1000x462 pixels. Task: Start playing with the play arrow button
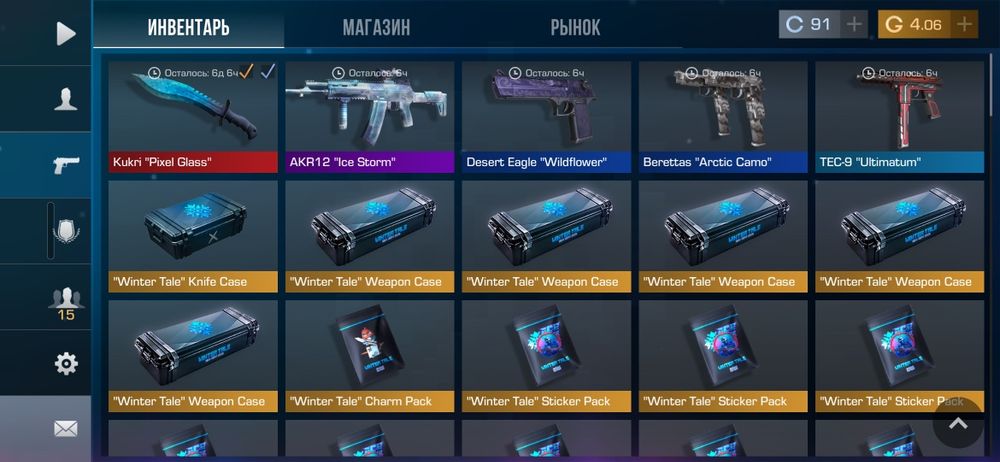(65, 34)
